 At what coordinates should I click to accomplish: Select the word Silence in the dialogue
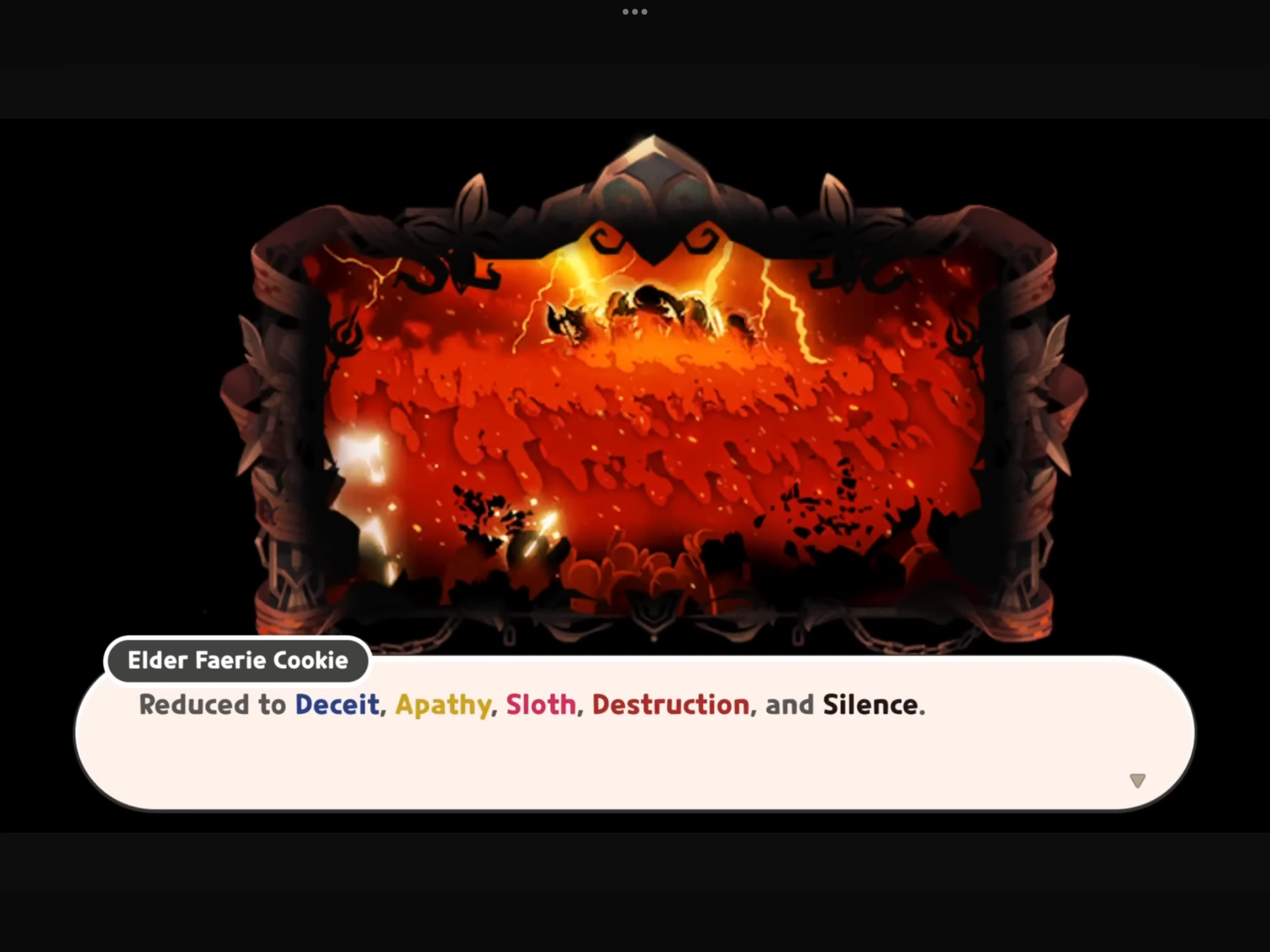click(872, 704)
